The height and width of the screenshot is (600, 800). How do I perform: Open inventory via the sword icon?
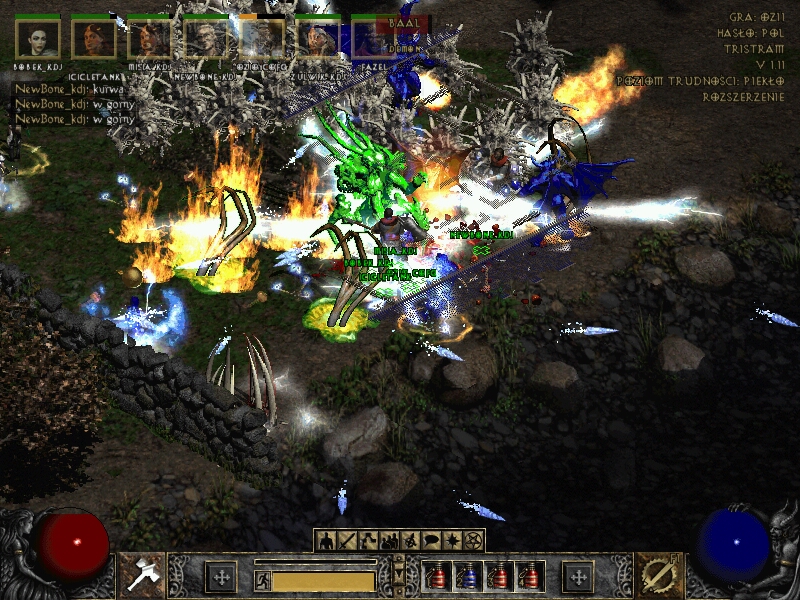click(x=347, y=541)
